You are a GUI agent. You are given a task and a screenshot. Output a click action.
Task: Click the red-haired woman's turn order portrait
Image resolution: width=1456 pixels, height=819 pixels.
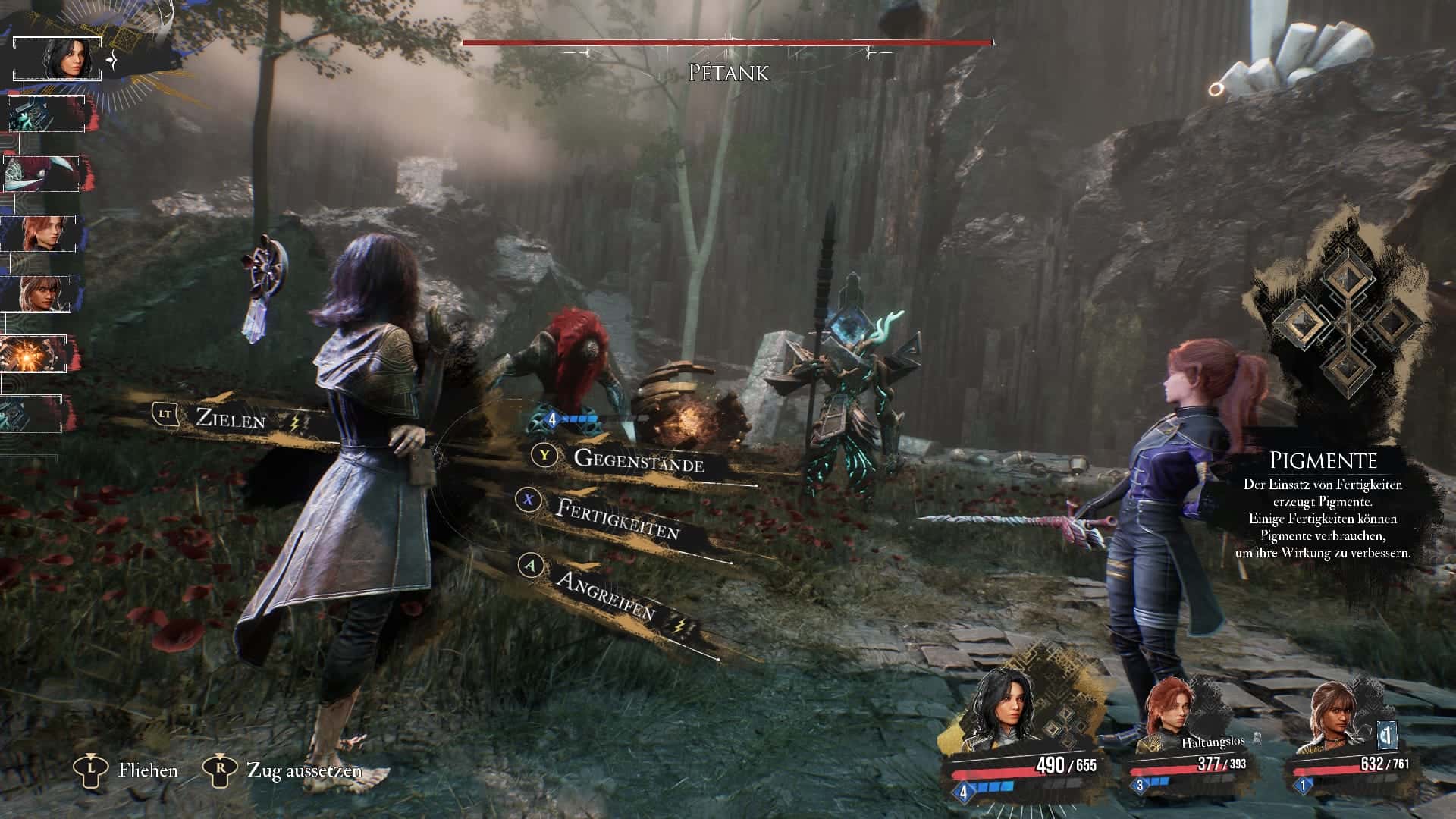point(38,234)
